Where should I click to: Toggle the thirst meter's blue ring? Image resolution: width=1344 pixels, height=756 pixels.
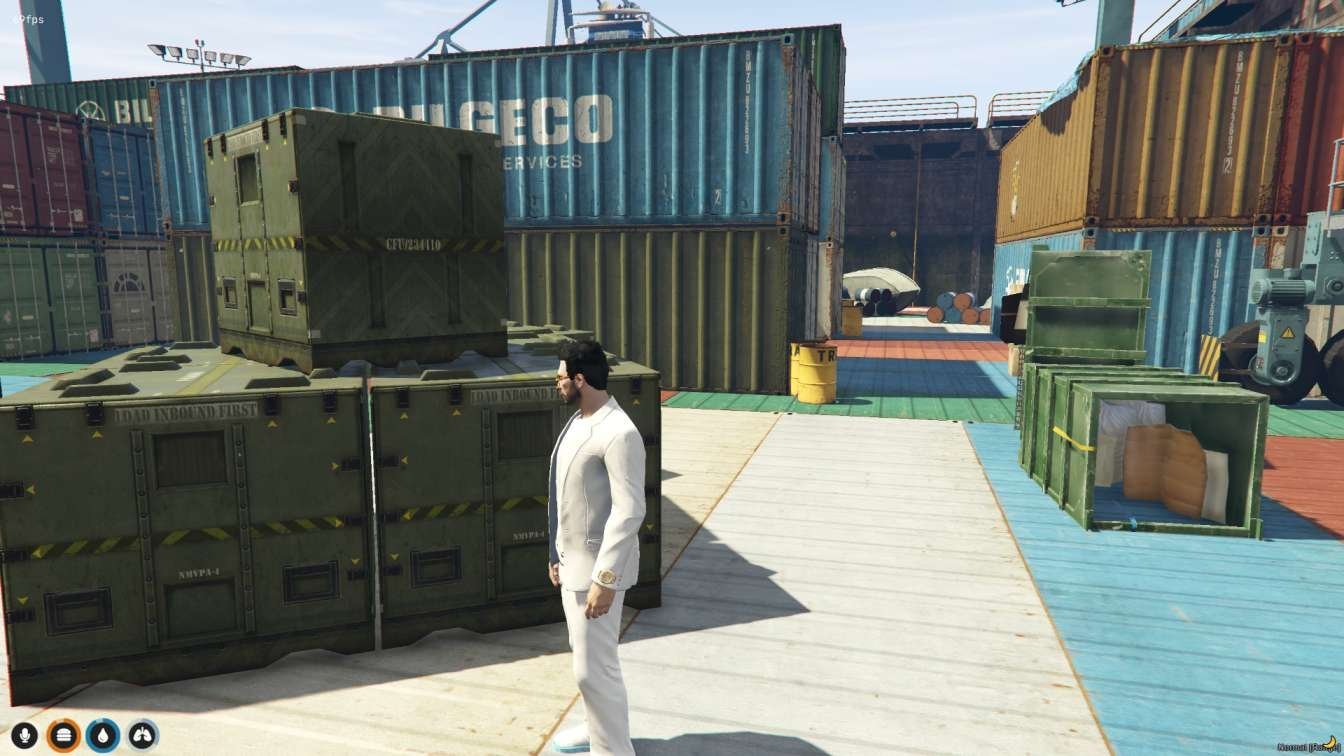click(x=103, y=718)
